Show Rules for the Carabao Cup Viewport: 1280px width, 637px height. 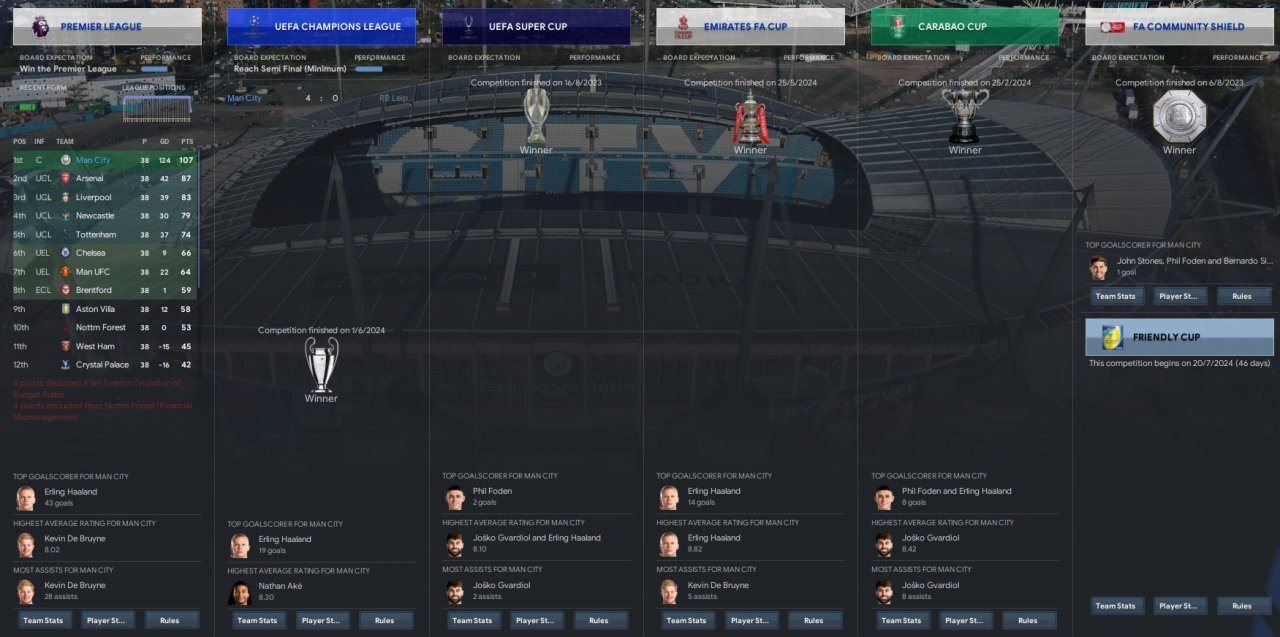pos(1028,620)
